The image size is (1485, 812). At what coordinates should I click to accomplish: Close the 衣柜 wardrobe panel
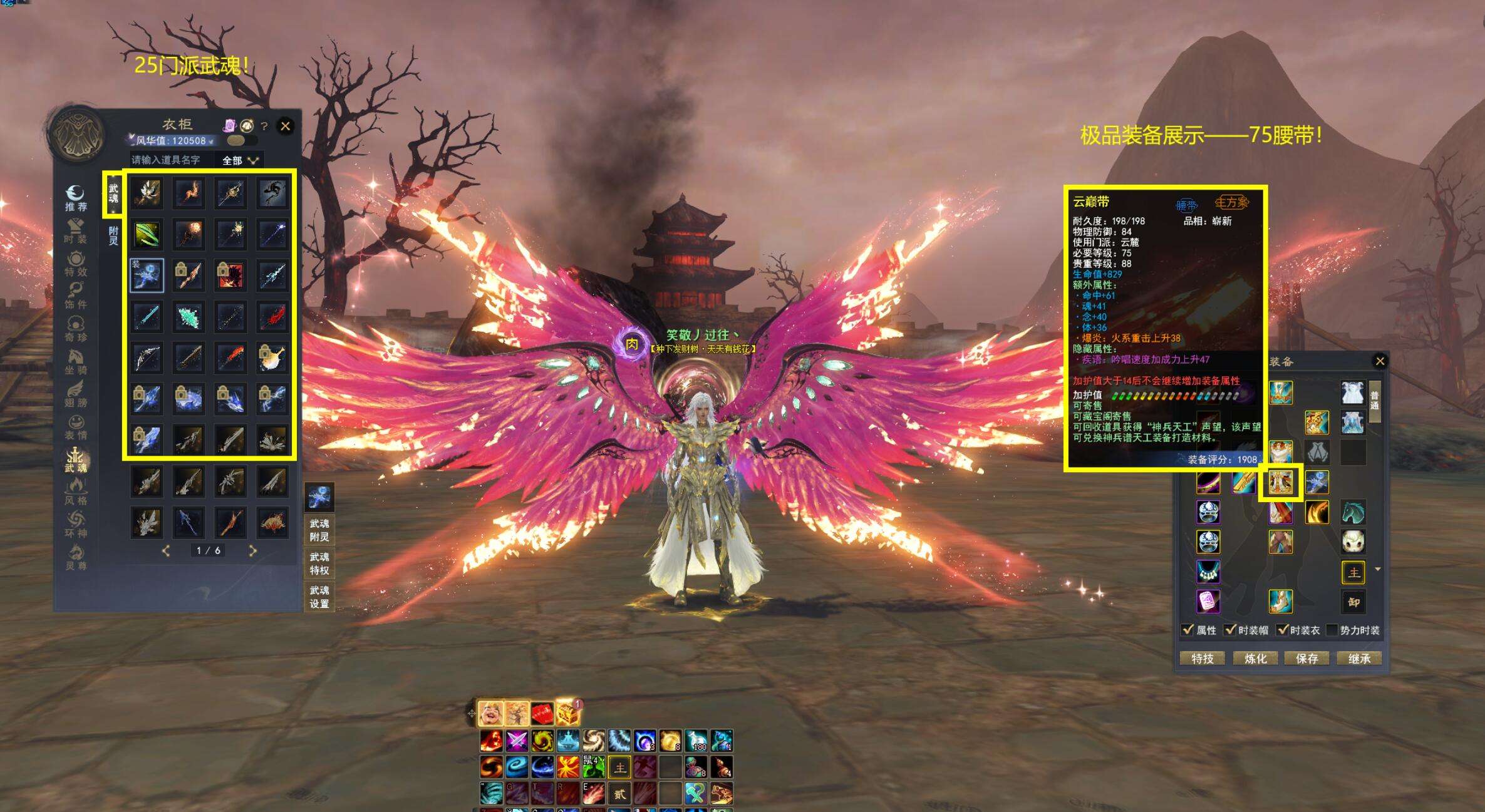[x=286, y=126]
